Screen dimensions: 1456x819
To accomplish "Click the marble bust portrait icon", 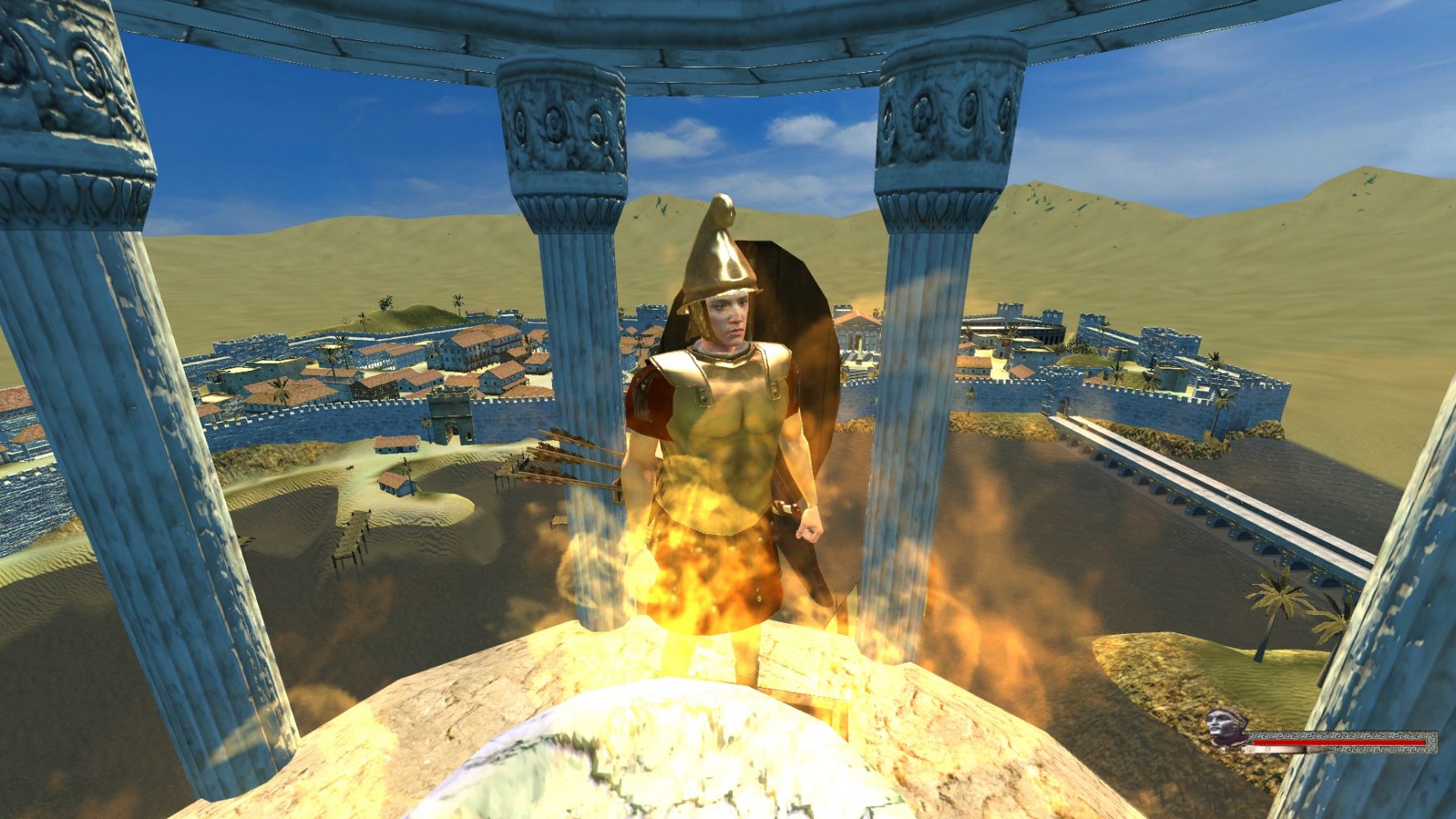I will click(1226, 727).
